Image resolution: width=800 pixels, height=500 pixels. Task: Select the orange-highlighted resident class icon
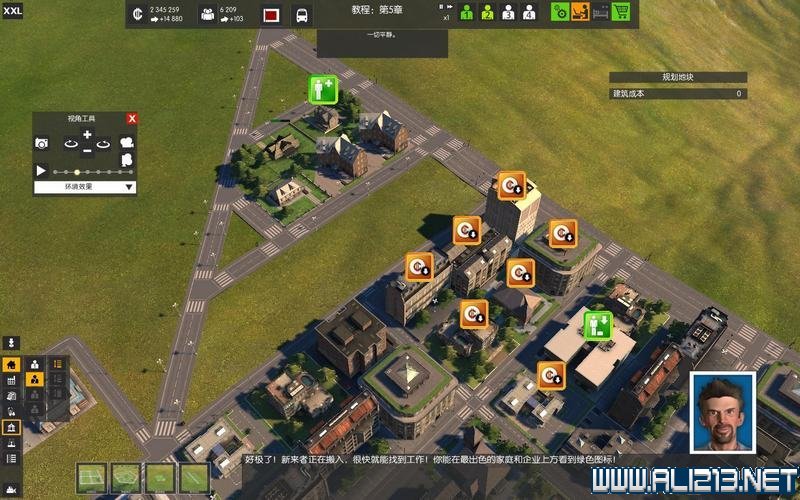coord(35,380)
